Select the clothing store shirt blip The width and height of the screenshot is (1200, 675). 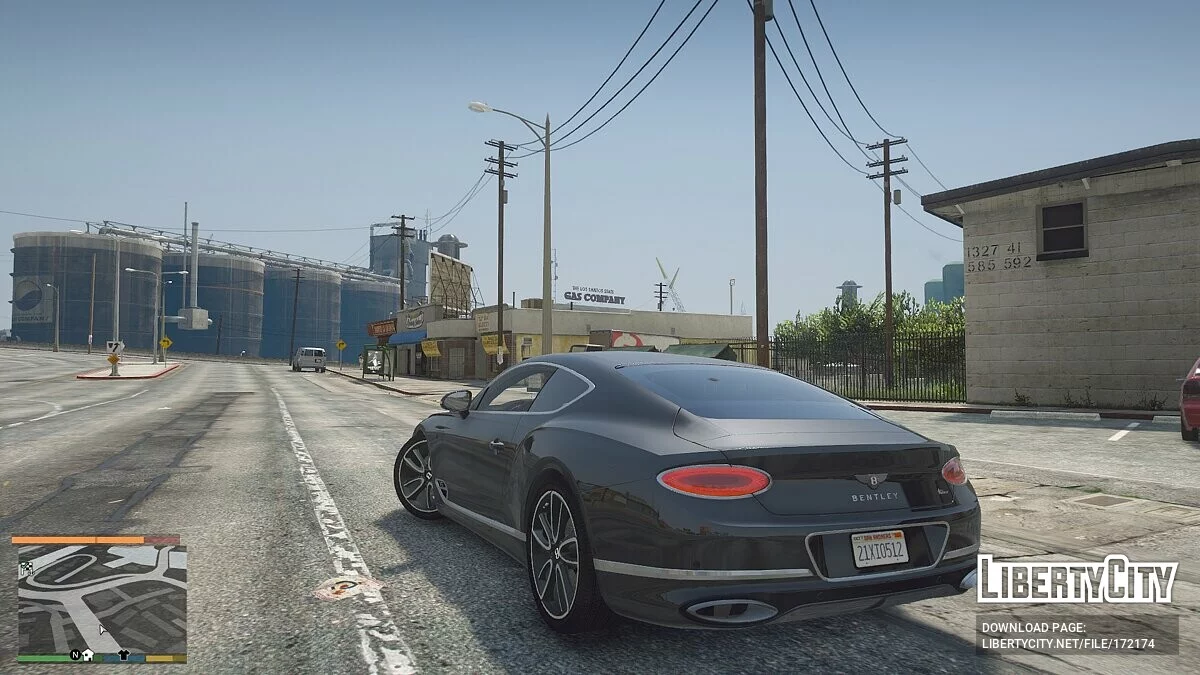123,655
